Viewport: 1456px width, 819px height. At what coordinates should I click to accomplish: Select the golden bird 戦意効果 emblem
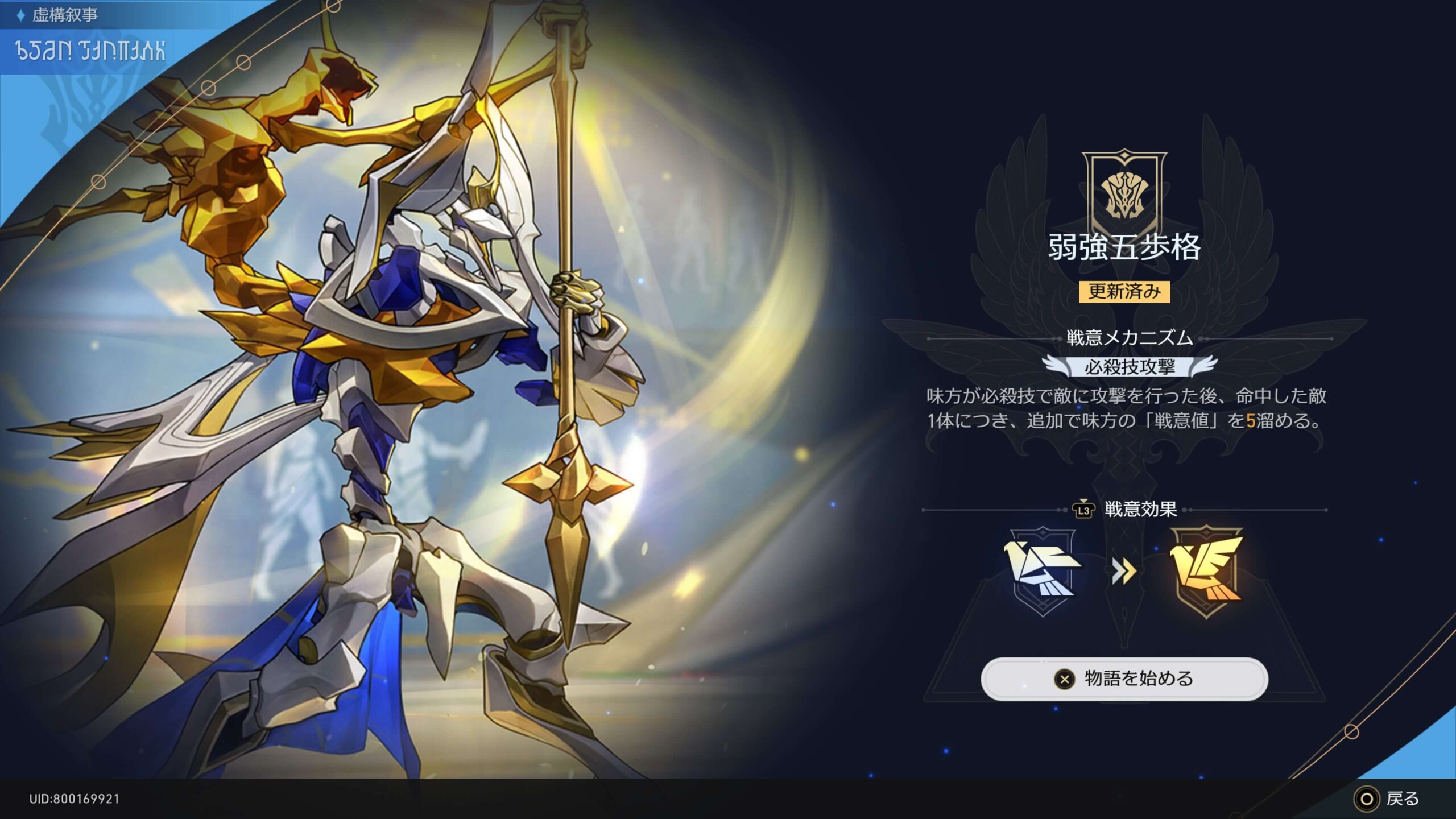pyautogui.click(x=1206, y=571)
